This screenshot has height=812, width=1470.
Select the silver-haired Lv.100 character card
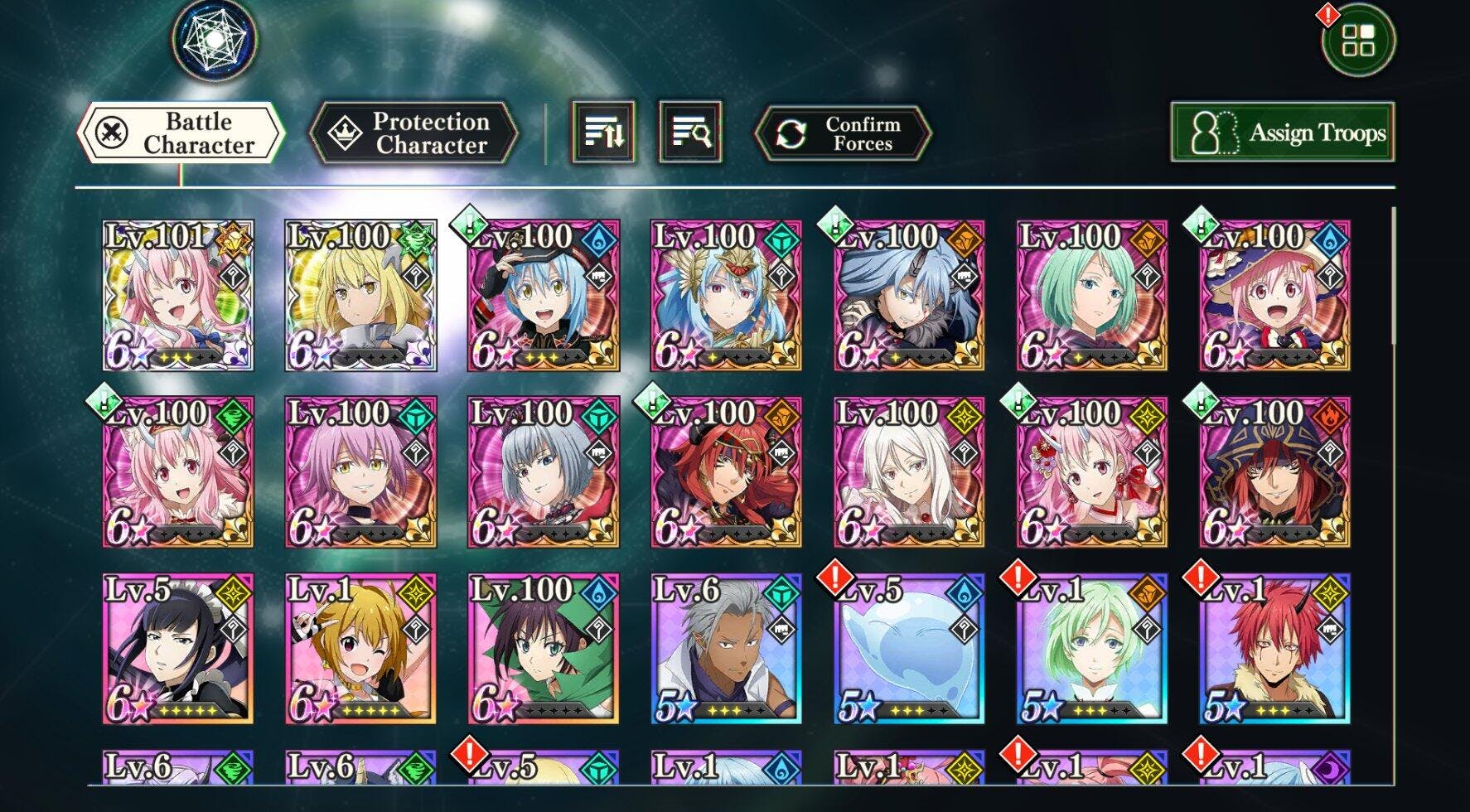coord(543,471)
